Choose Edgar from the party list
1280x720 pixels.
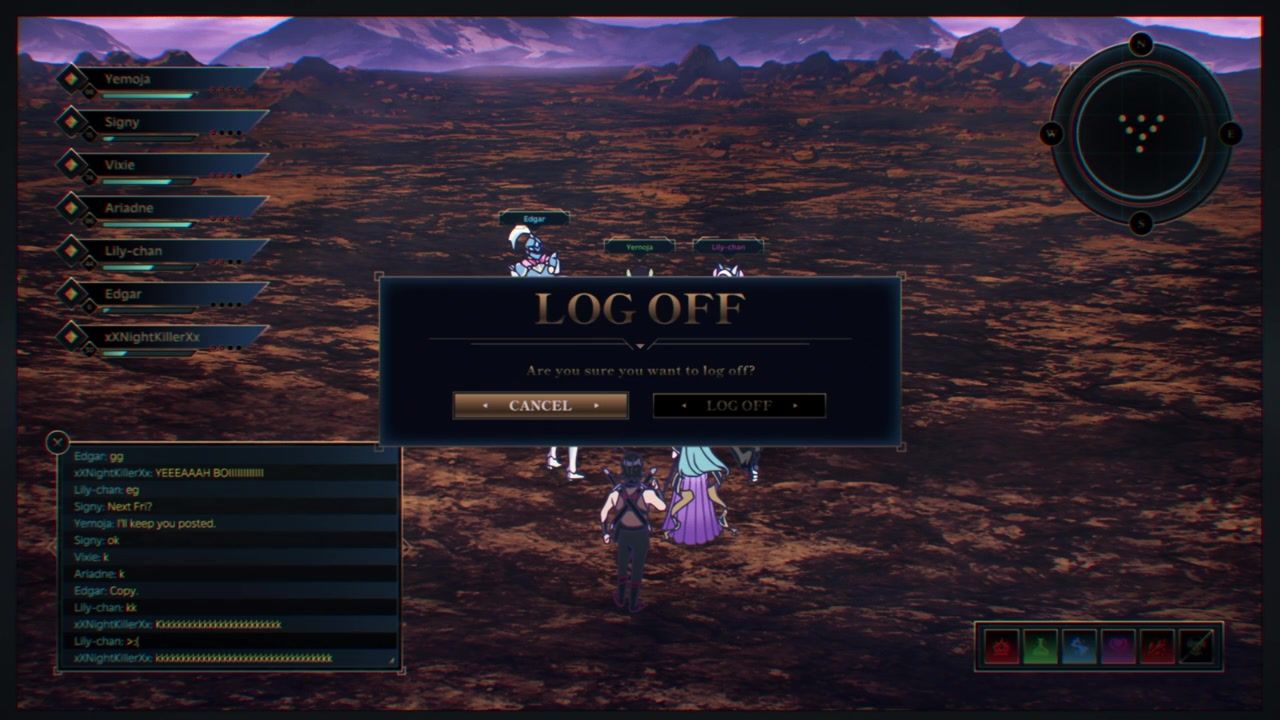(160, 294)
